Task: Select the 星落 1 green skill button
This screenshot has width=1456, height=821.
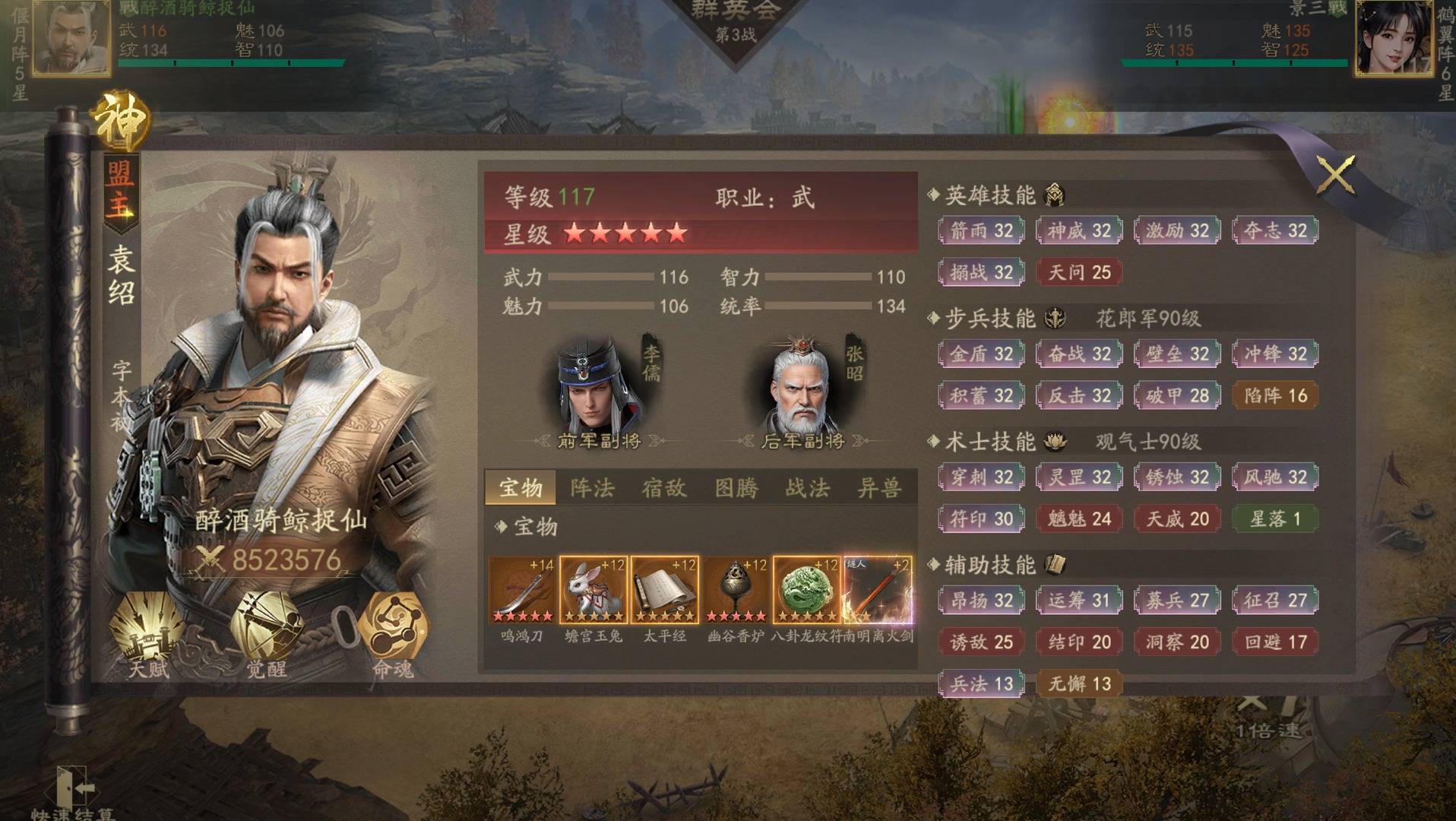Action: click(x=1275, y=519)
